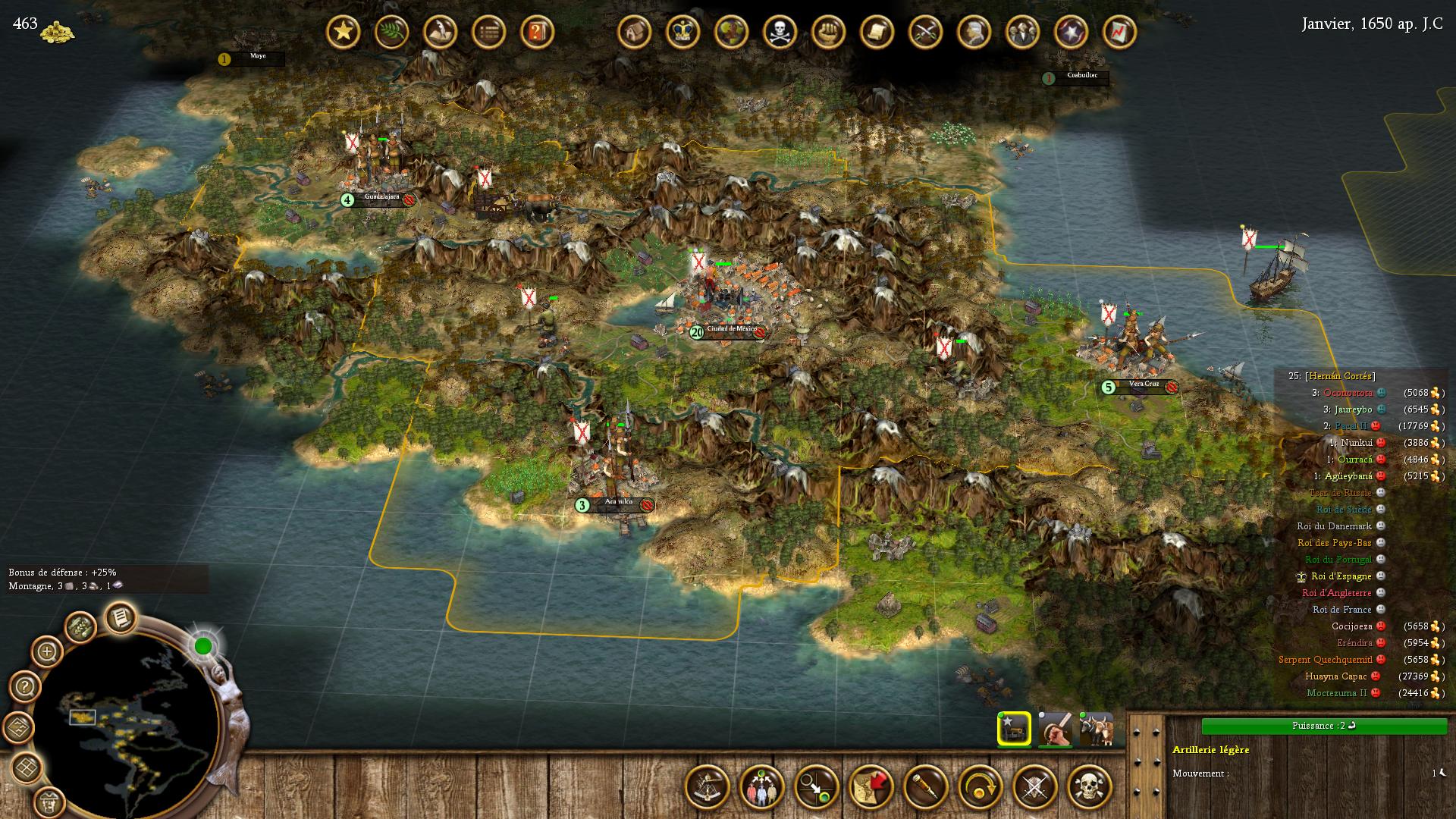The height and width of the screenshot is (819, 1456).
Task: Click the spyglass sentry command
Action: (926, 787)
